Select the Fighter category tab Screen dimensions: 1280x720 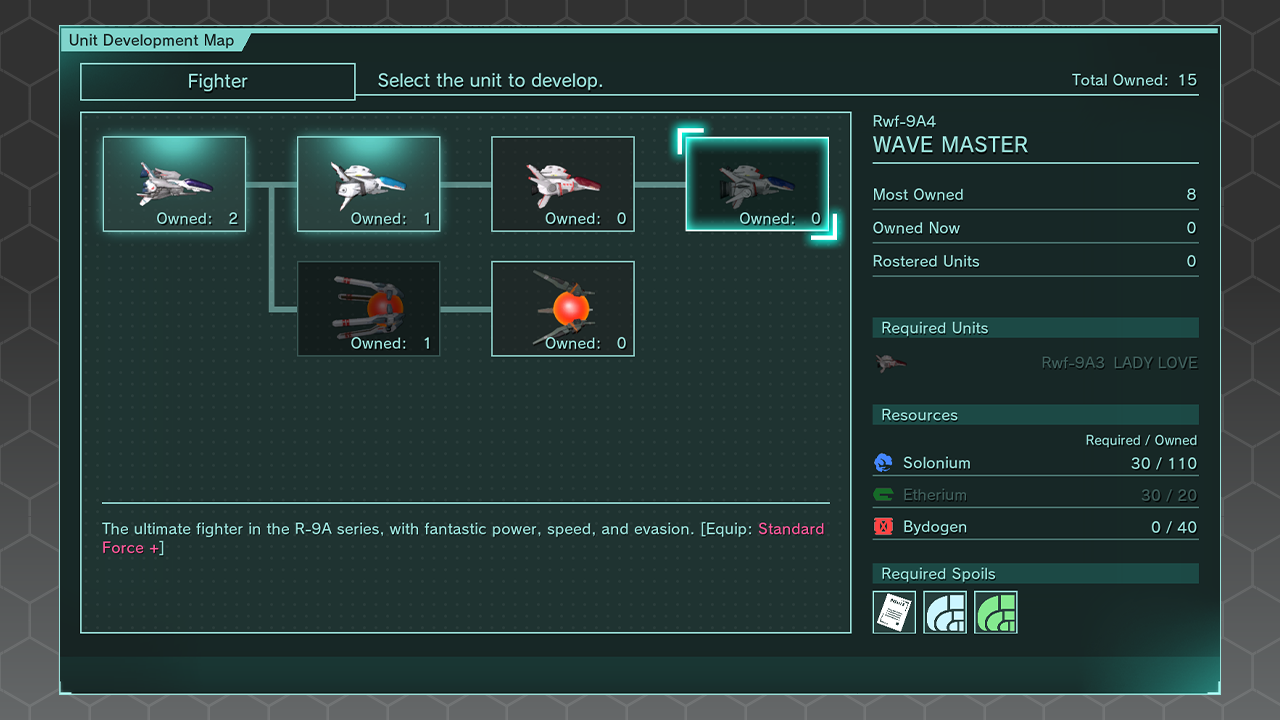[217, 82]
